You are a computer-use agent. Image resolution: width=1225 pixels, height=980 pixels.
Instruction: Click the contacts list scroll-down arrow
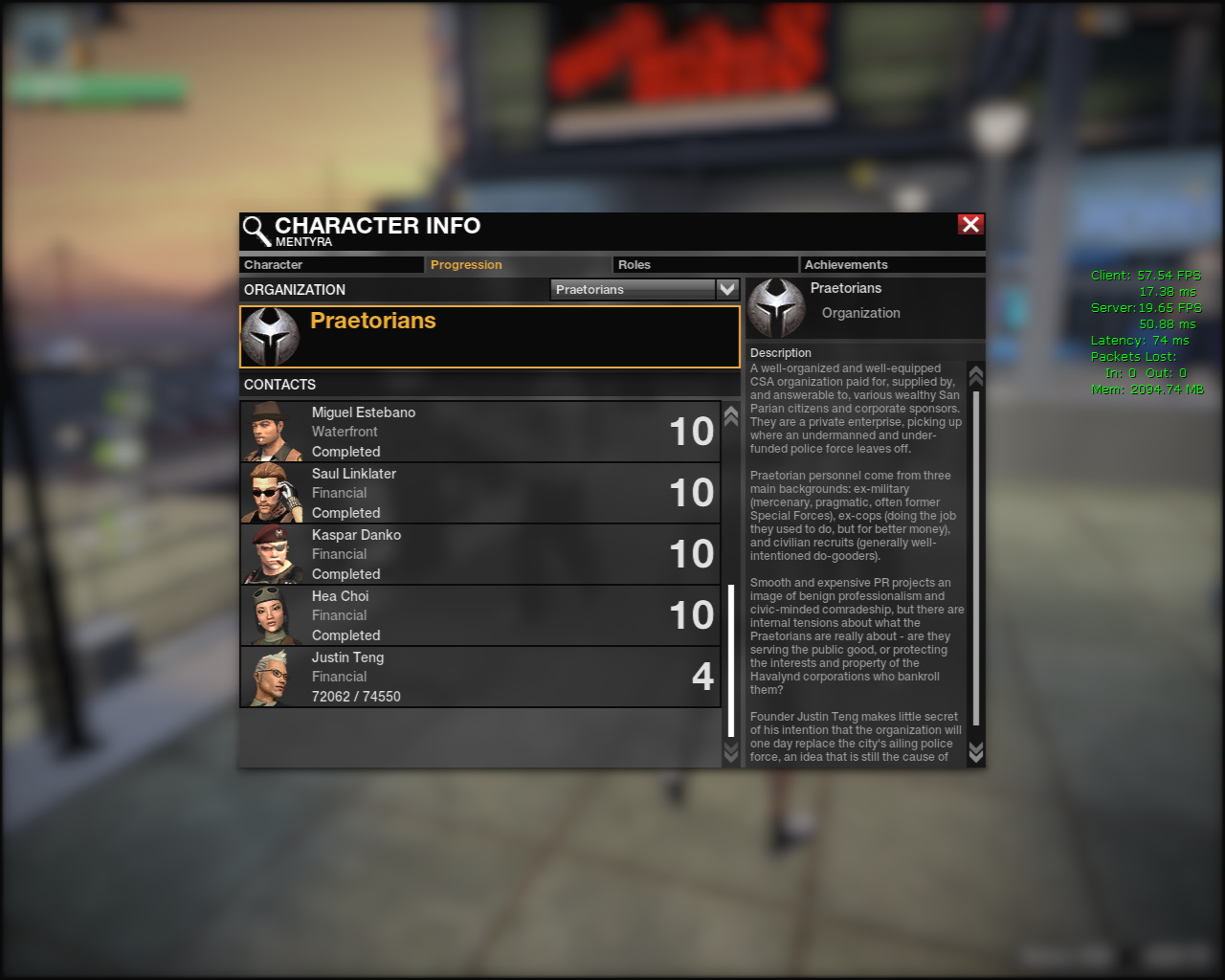coord(731,754)
